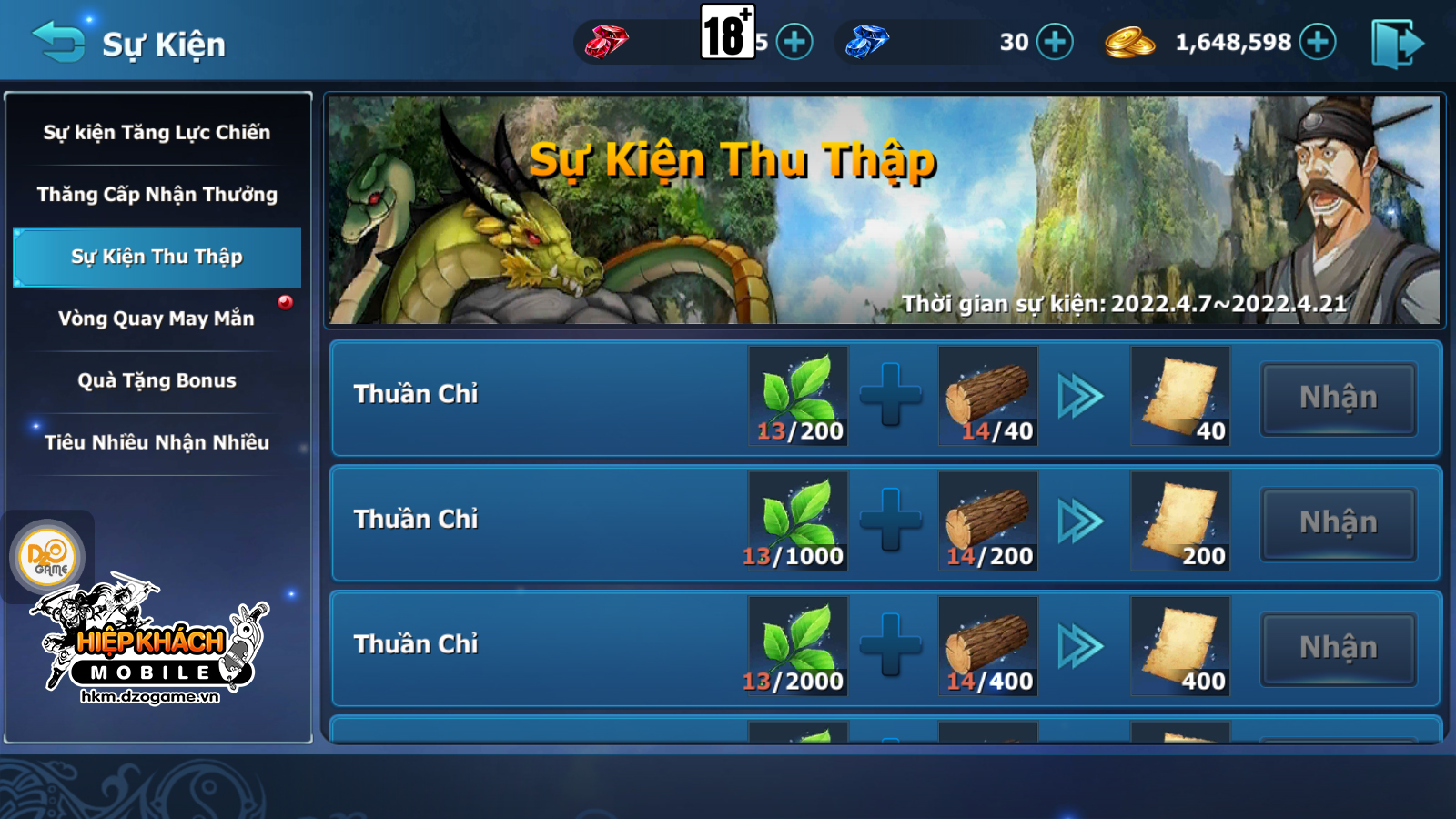Image resolution: width=1456 pixels, height=819 pixels.
Task: Buy more gold coins with plus button
Action: [x=1318, y=42]
